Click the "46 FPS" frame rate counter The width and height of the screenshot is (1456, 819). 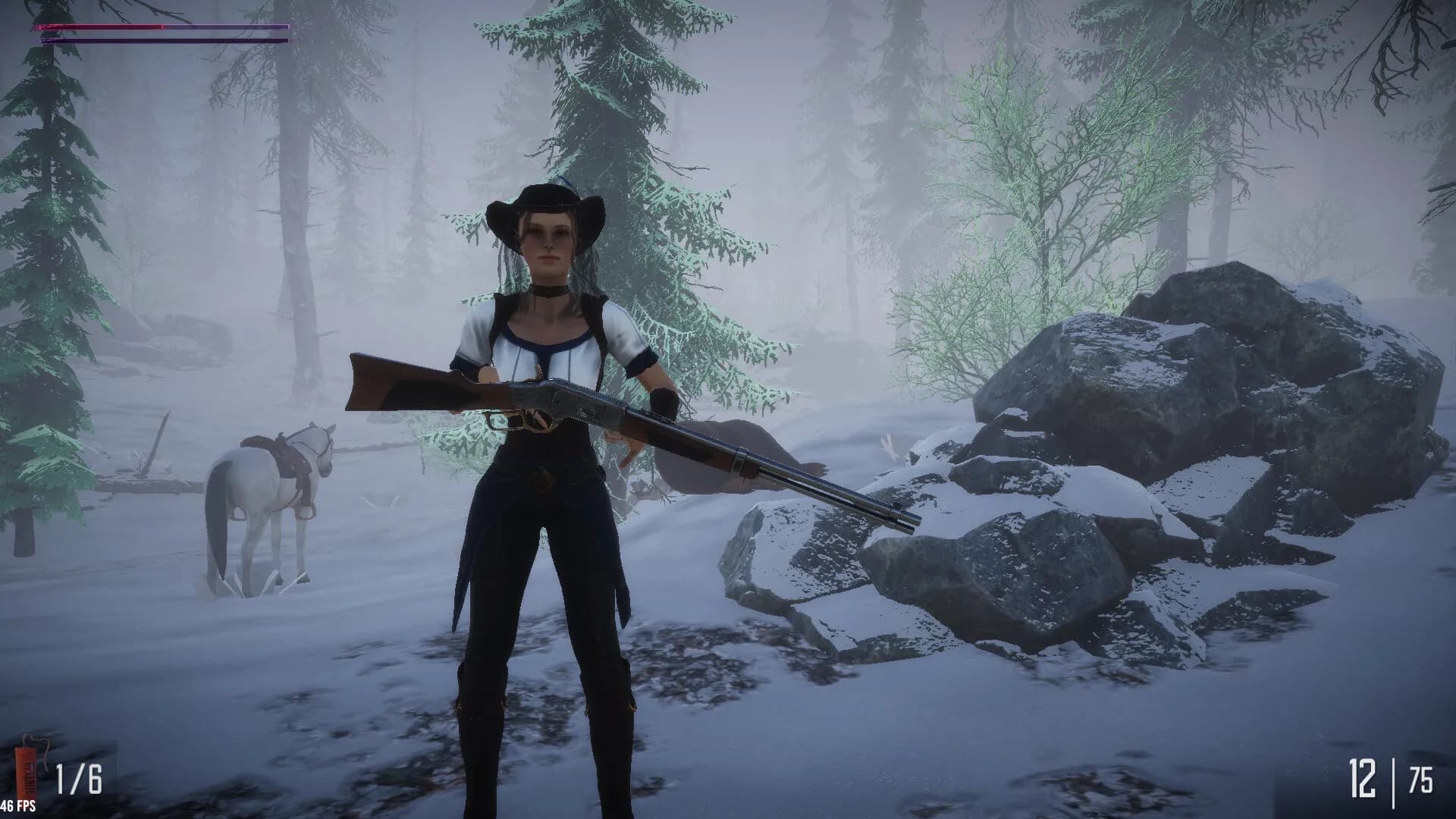19,808
